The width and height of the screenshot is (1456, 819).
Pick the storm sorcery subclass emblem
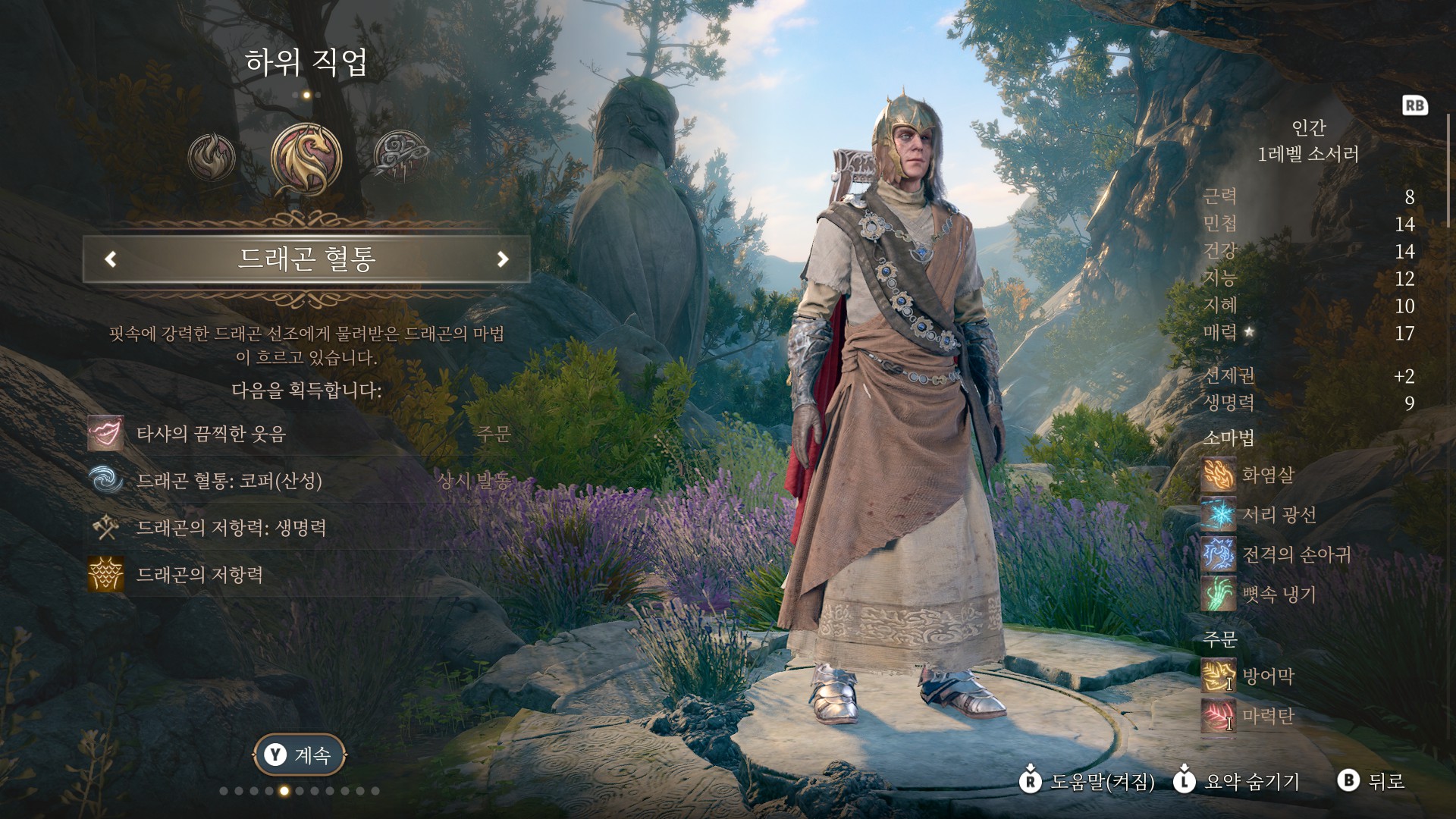pyautogui.click(x=401, y=157)
